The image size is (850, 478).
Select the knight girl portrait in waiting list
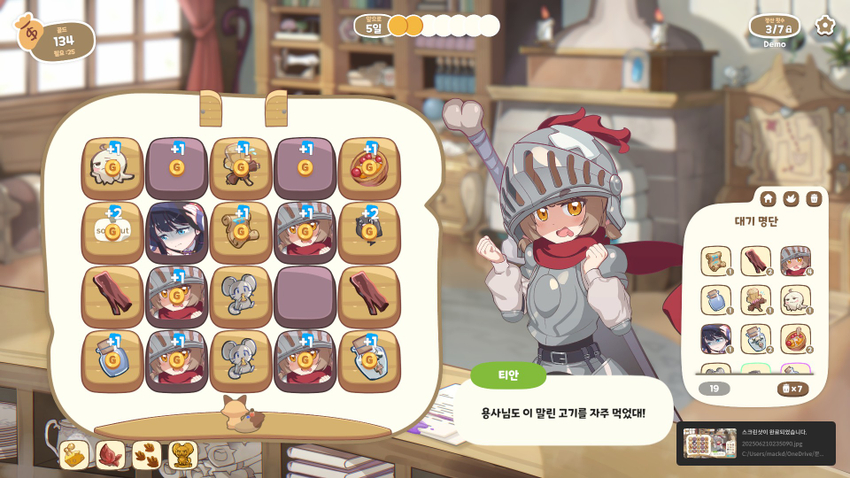point(795,260)
